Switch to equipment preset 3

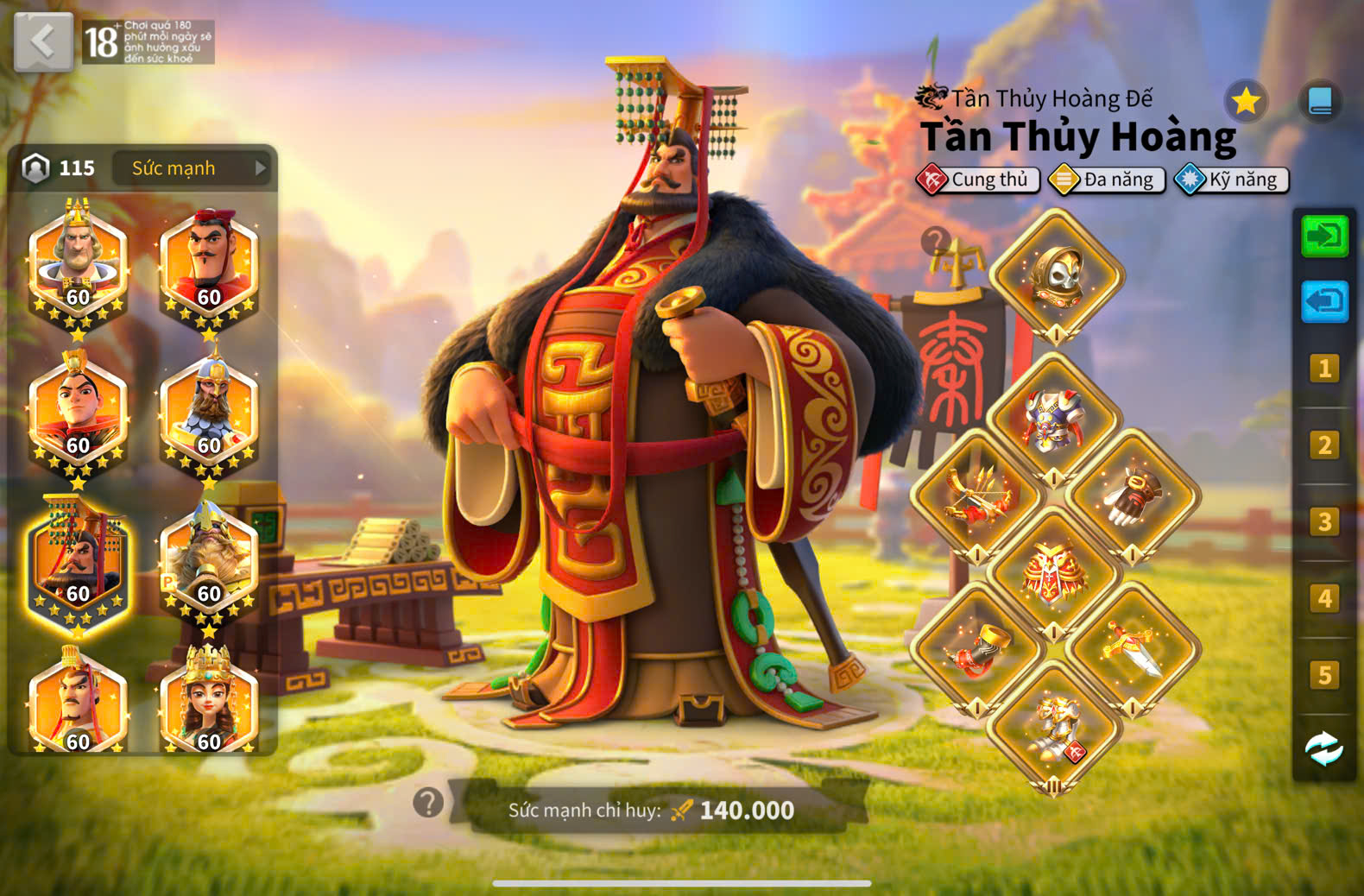coord(1324,521)
